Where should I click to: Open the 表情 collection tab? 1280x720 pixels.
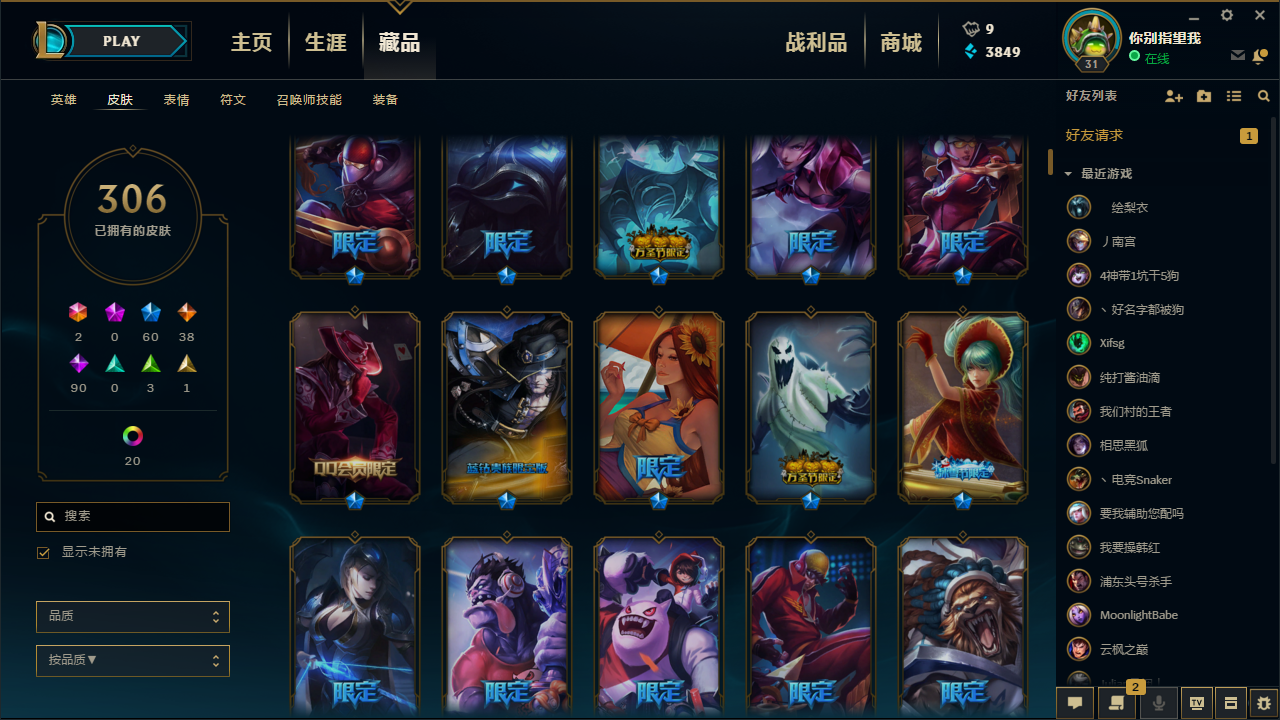pos(176,99)
